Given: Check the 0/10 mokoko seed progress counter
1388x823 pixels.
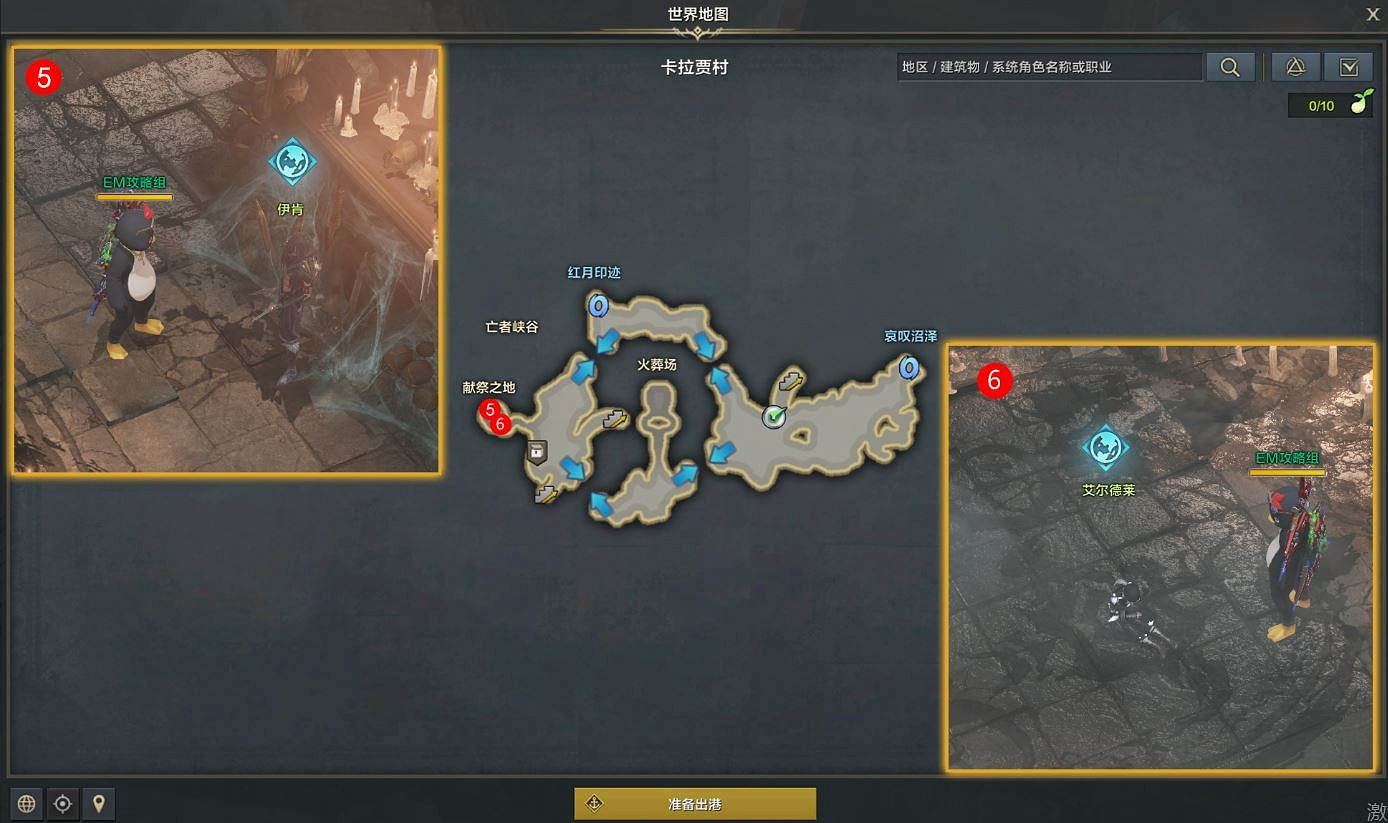Looking at the screenshot, I should pos(1322,105).
